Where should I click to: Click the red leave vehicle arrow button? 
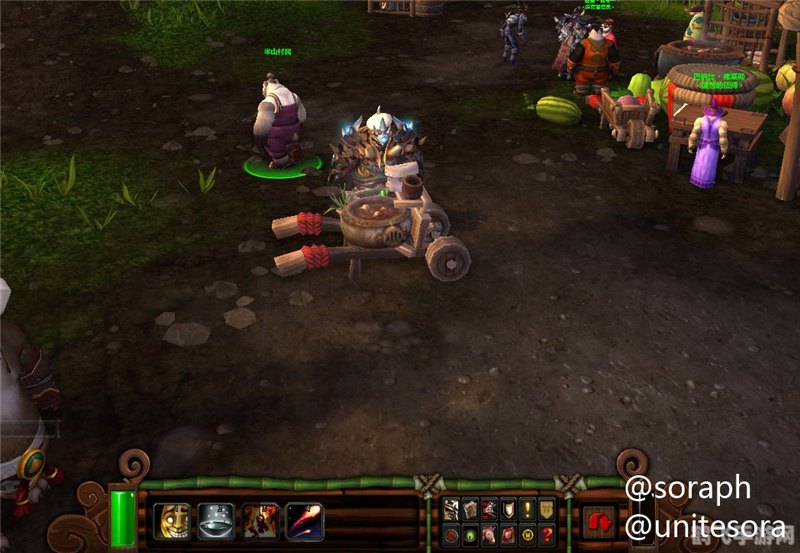click(601, 521)
